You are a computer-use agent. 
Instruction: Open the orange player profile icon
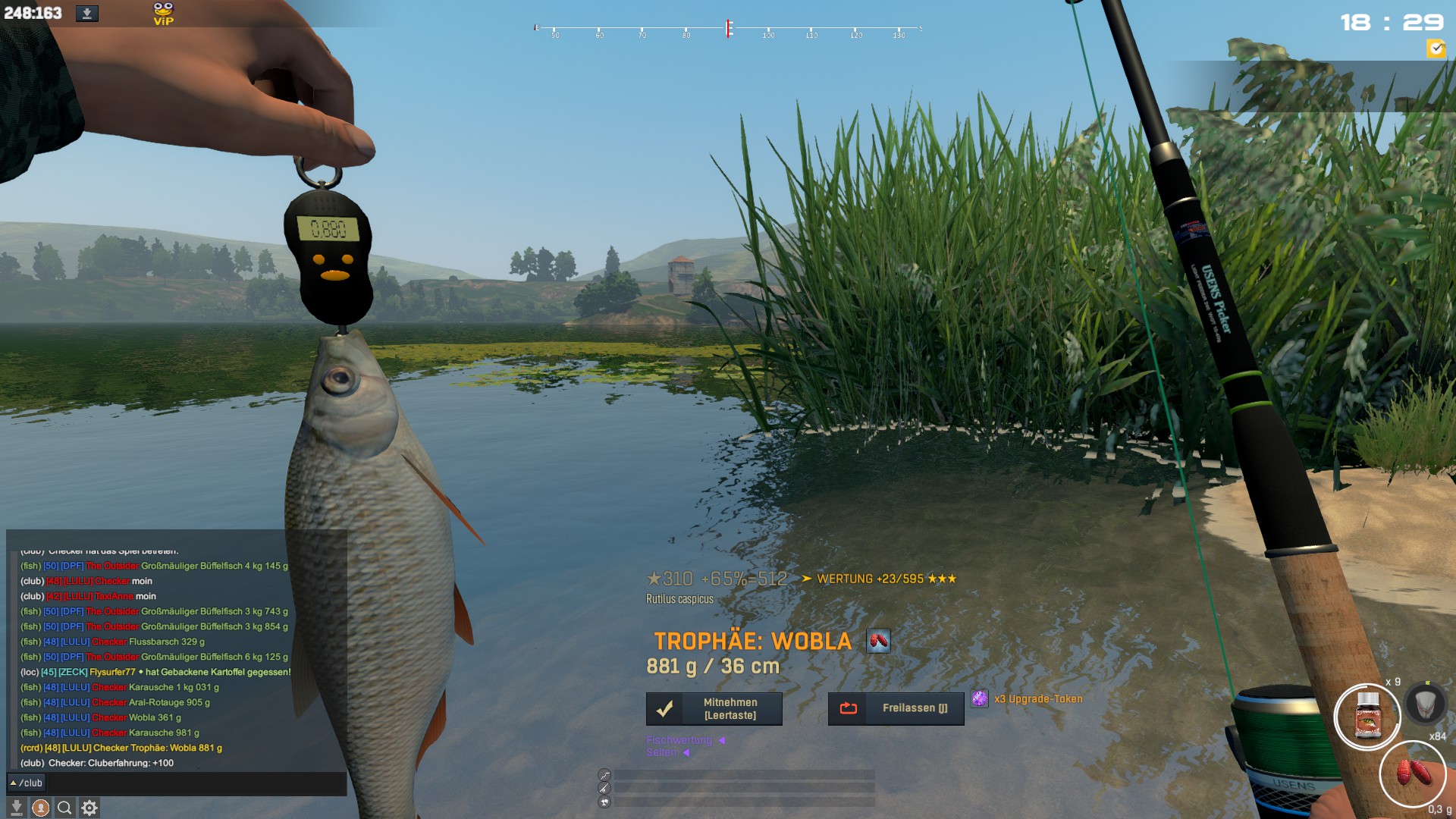(x=41, y=808)
